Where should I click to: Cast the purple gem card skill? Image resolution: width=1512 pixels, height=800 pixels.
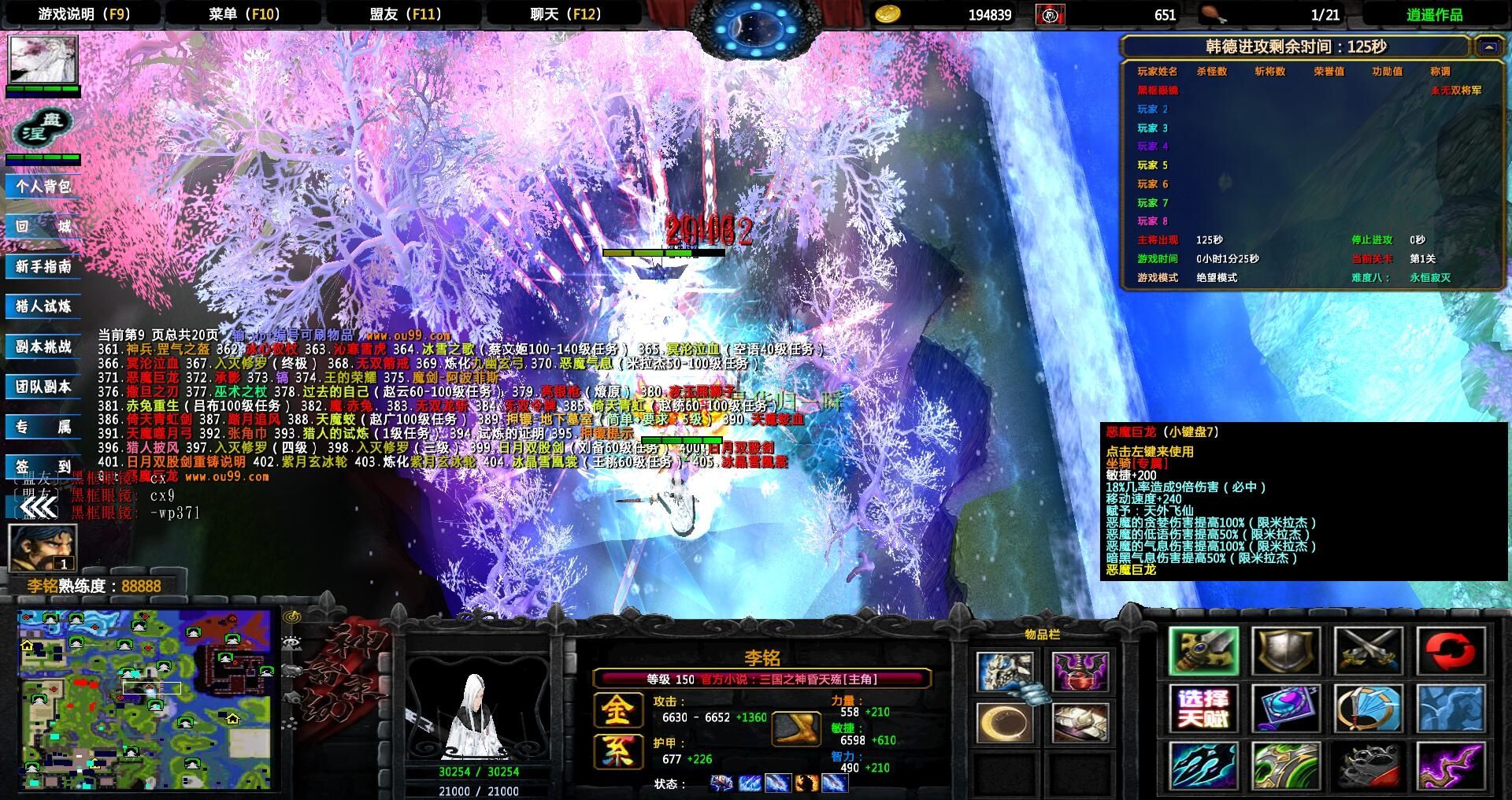click(1285, 706)
